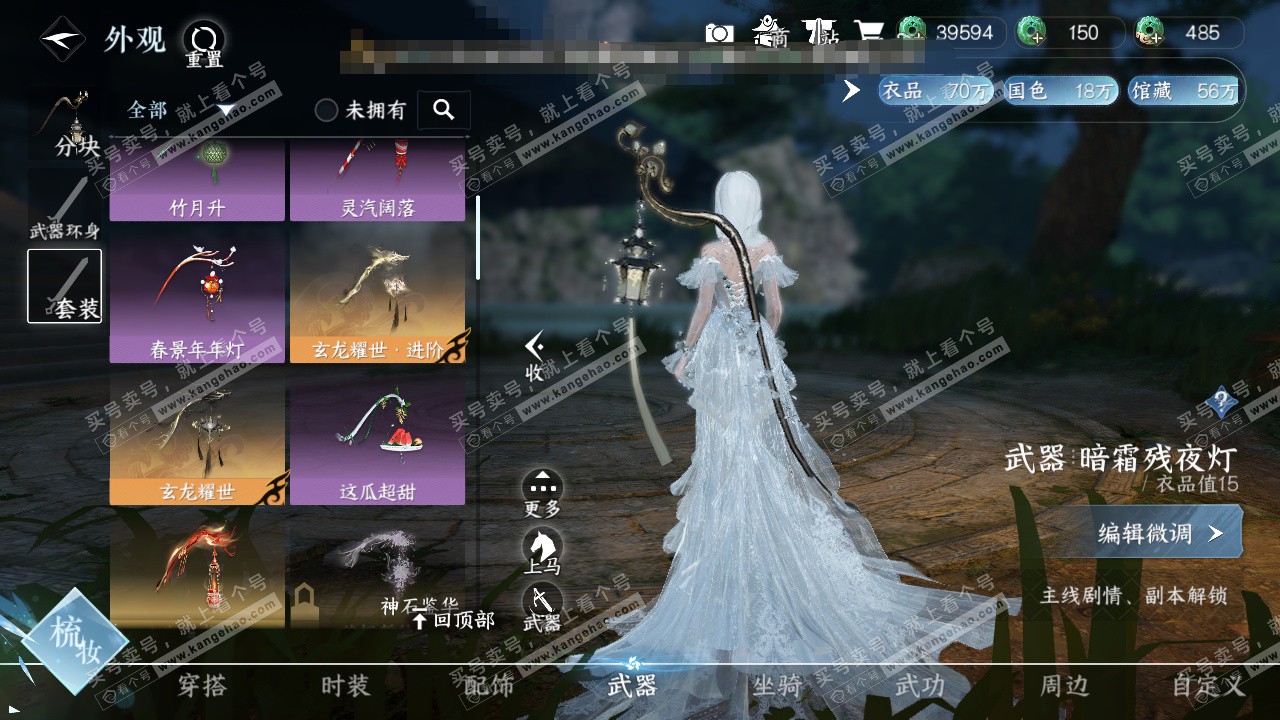Choose the 玄龙耀世·进阶 weapon skin

pos(378,299)
